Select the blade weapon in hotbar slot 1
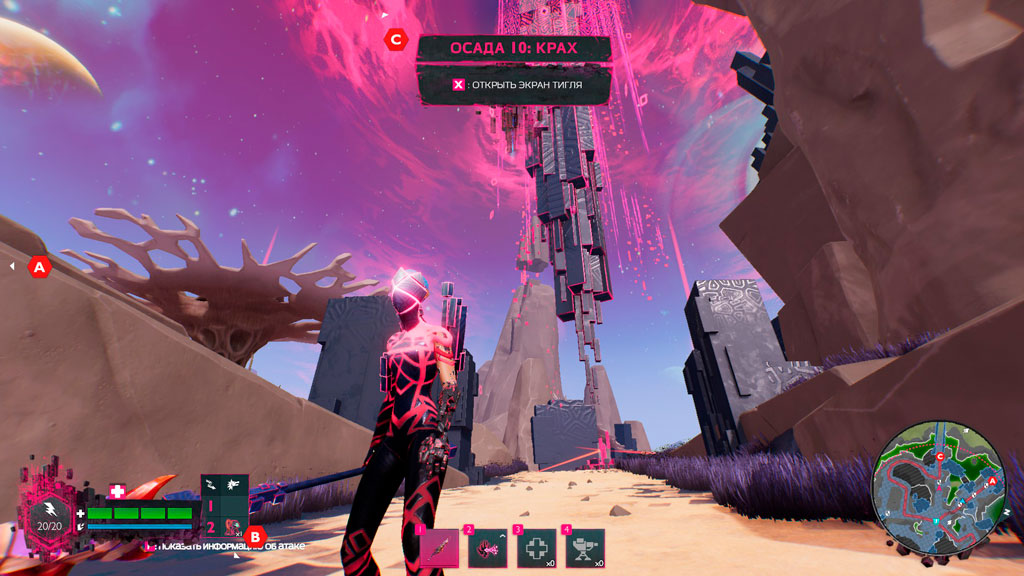The height and width of the screenshot is (576, 1024). tap(440, 549)
